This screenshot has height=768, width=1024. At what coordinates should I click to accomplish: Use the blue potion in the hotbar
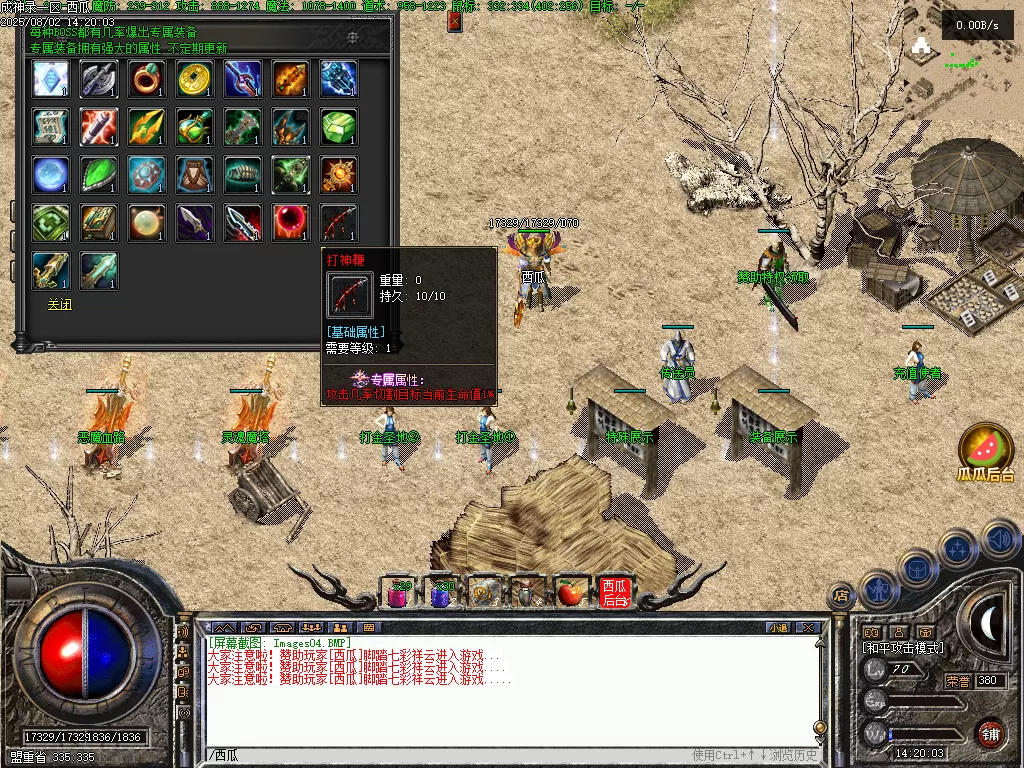pyautogui.click(x=442, y=593)
